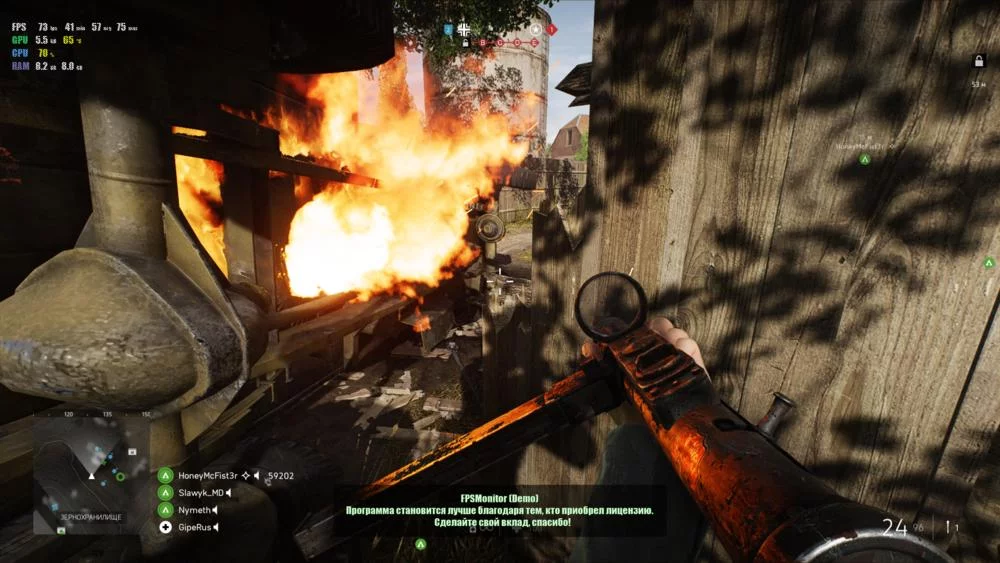The width and height of the screenshot is (1000, 563).
Task: Click the white iron cross faction icon
Action: [x=464, y=30]
